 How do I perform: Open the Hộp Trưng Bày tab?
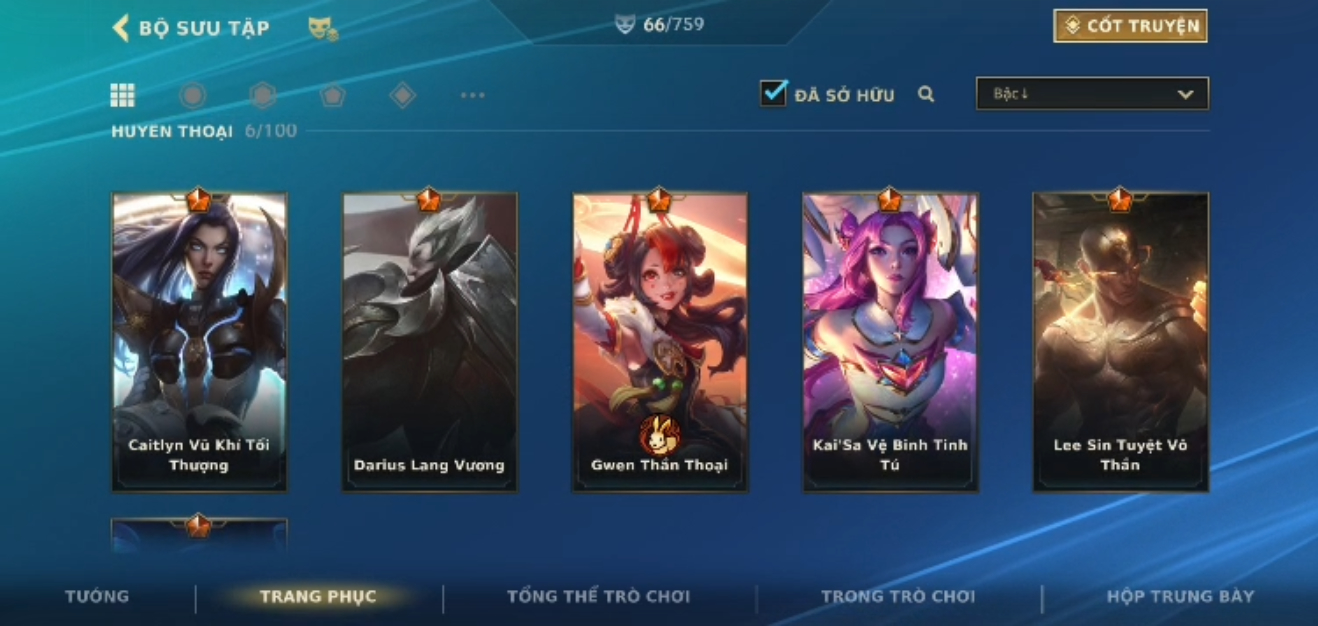click(1180, 596)
